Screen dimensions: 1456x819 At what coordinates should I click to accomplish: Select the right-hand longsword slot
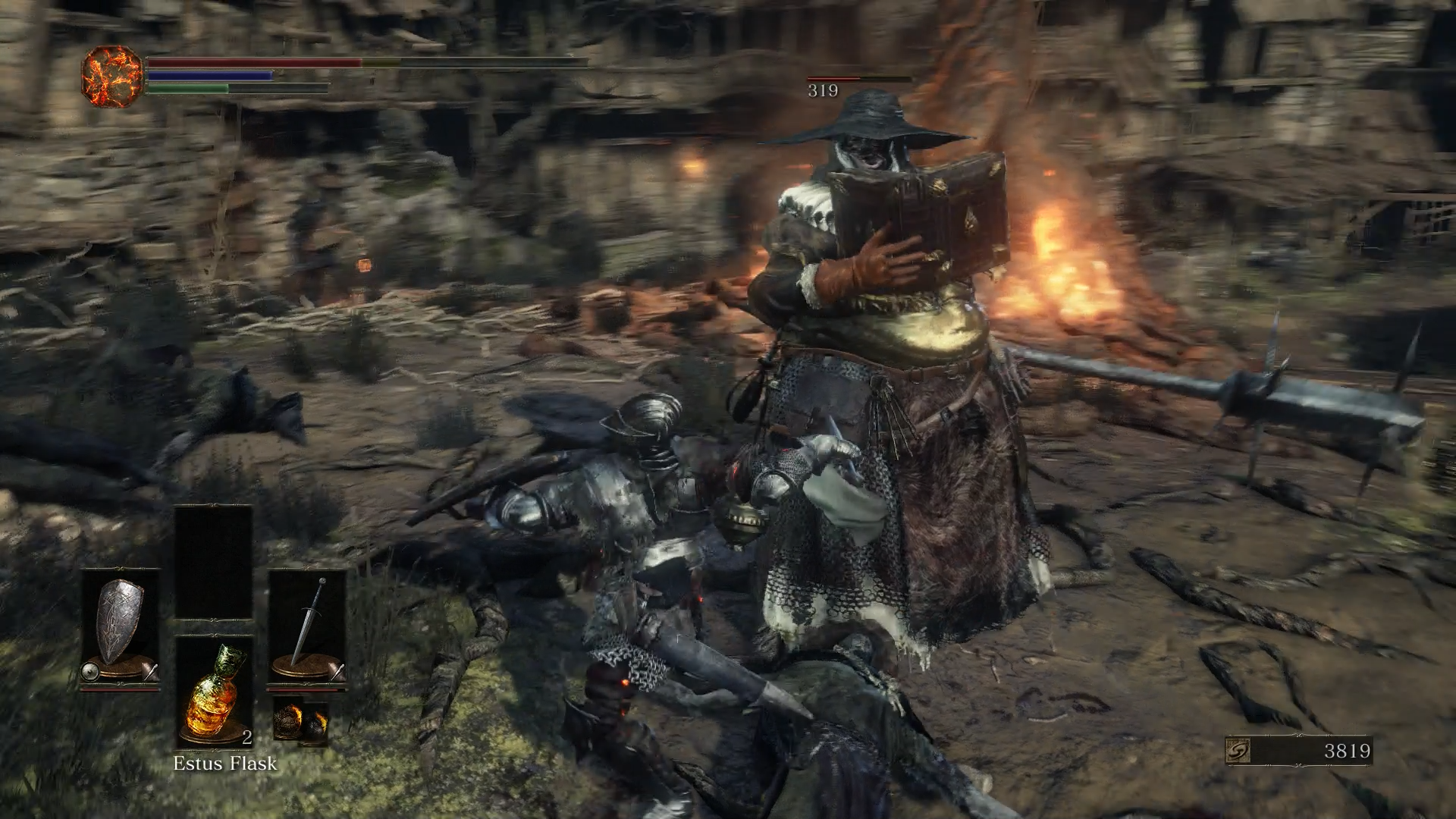(x=307, y=629)
